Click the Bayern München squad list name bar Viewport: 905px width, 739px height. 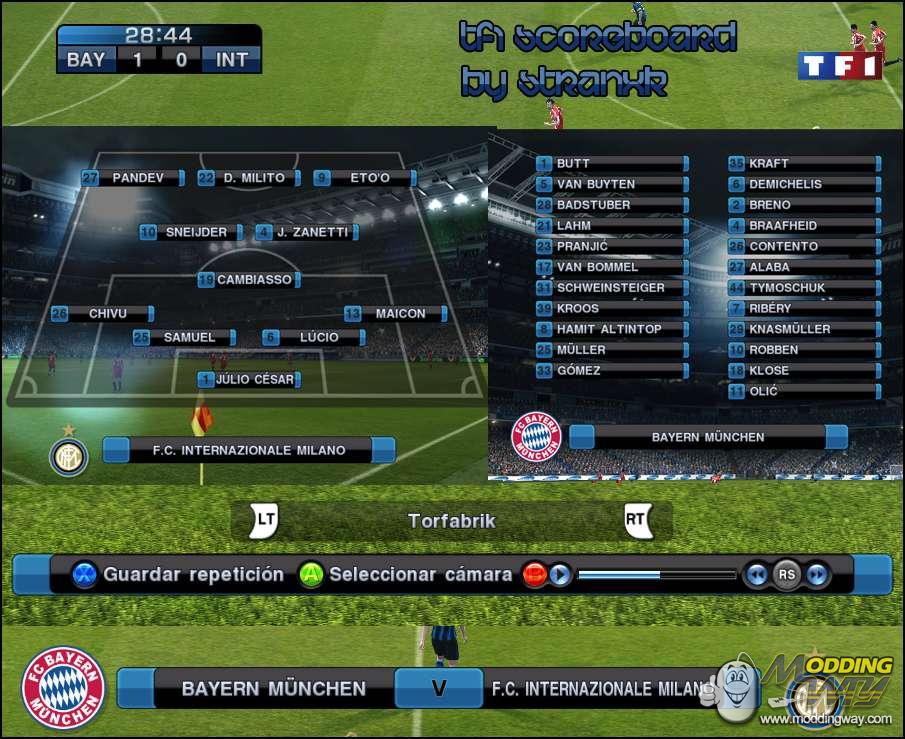click(708, 437)
